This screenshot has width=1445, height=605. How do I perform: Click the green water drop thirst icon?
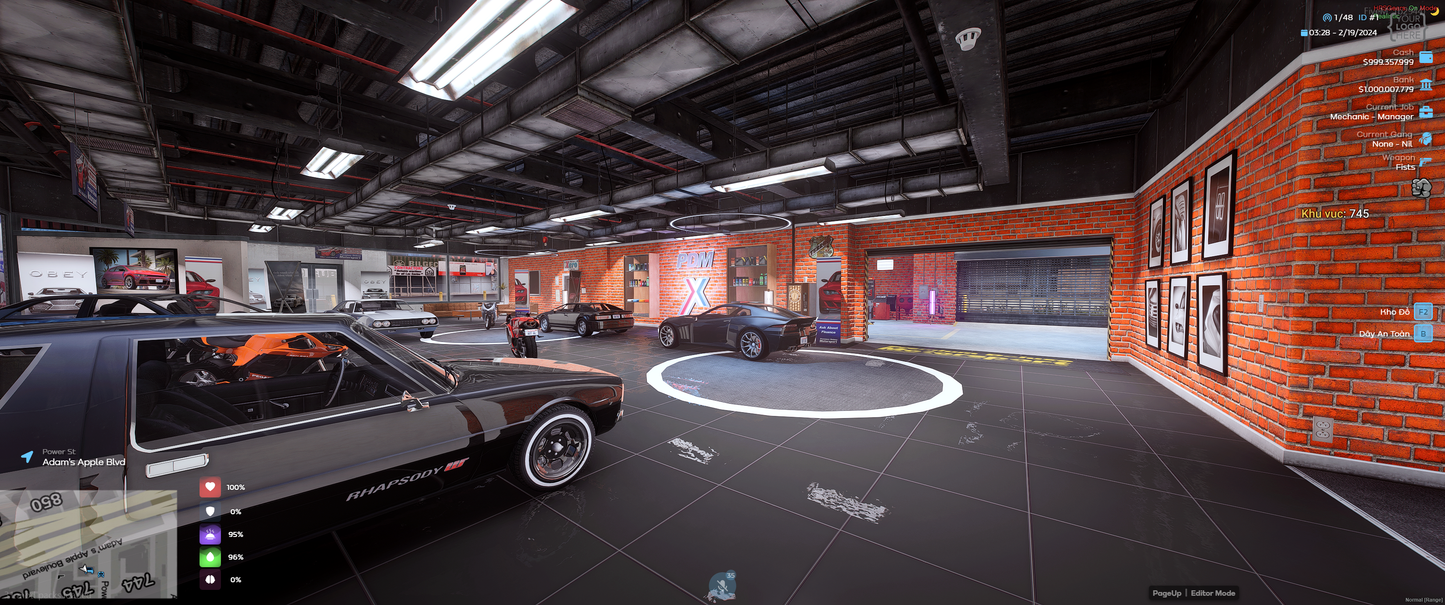click(210, 557)
